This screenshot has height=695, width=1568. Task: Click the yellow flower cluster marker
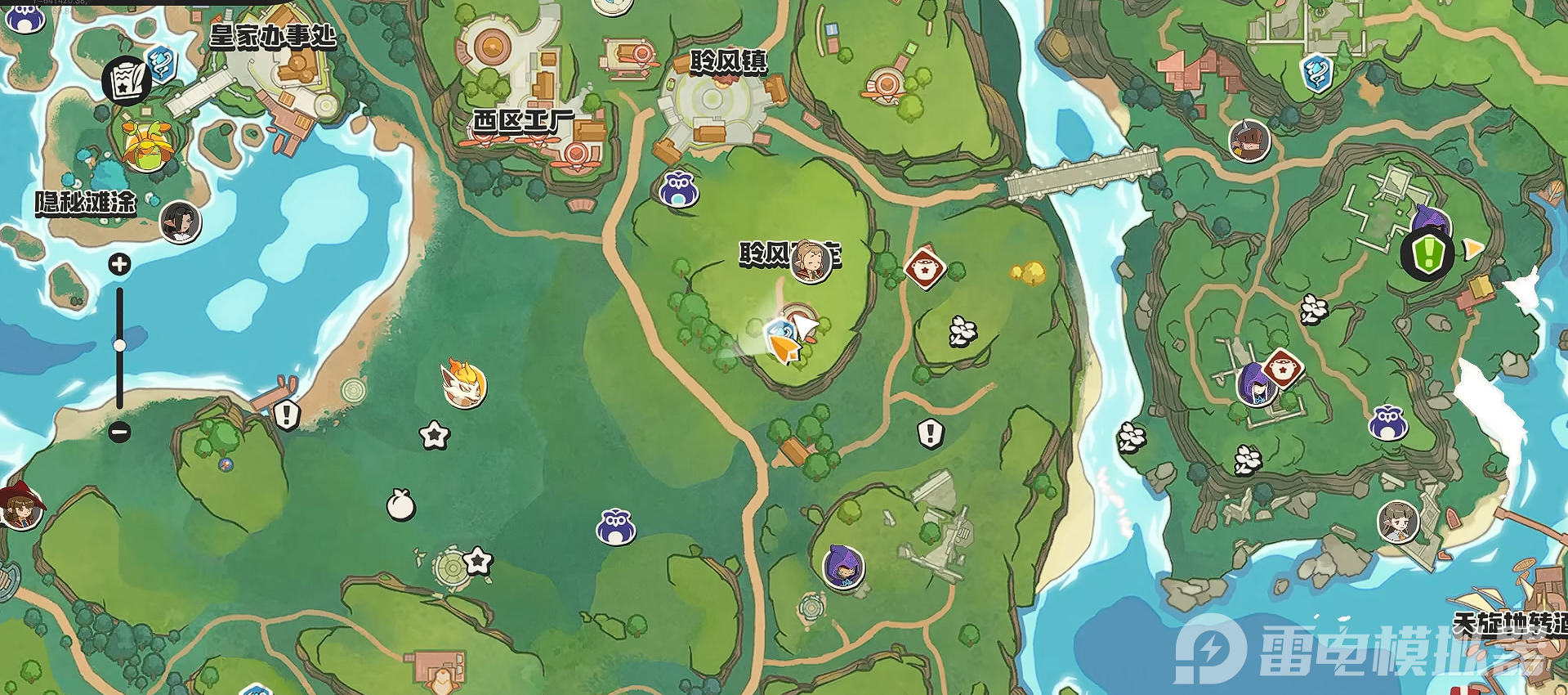click(x=1029, y=272)
